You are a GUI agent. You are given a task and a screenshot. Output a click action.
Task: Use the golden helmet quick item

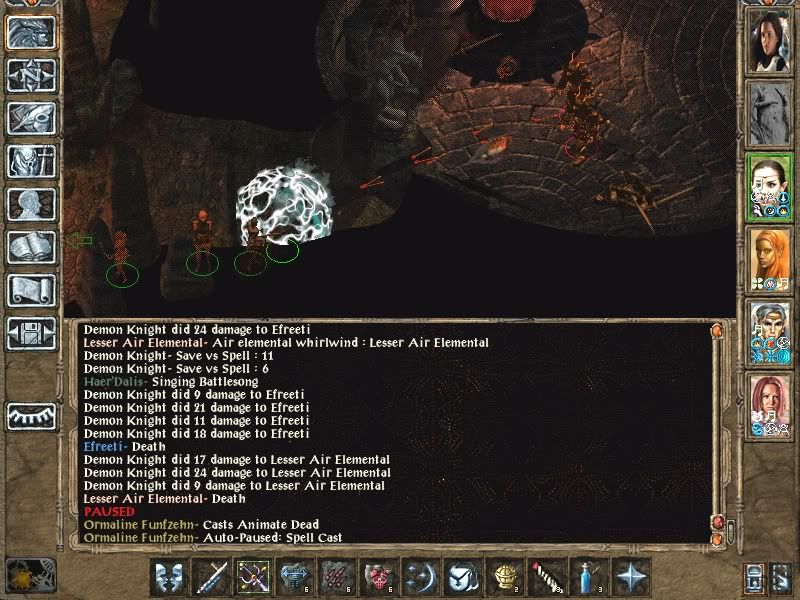click(x=505, y=577)
